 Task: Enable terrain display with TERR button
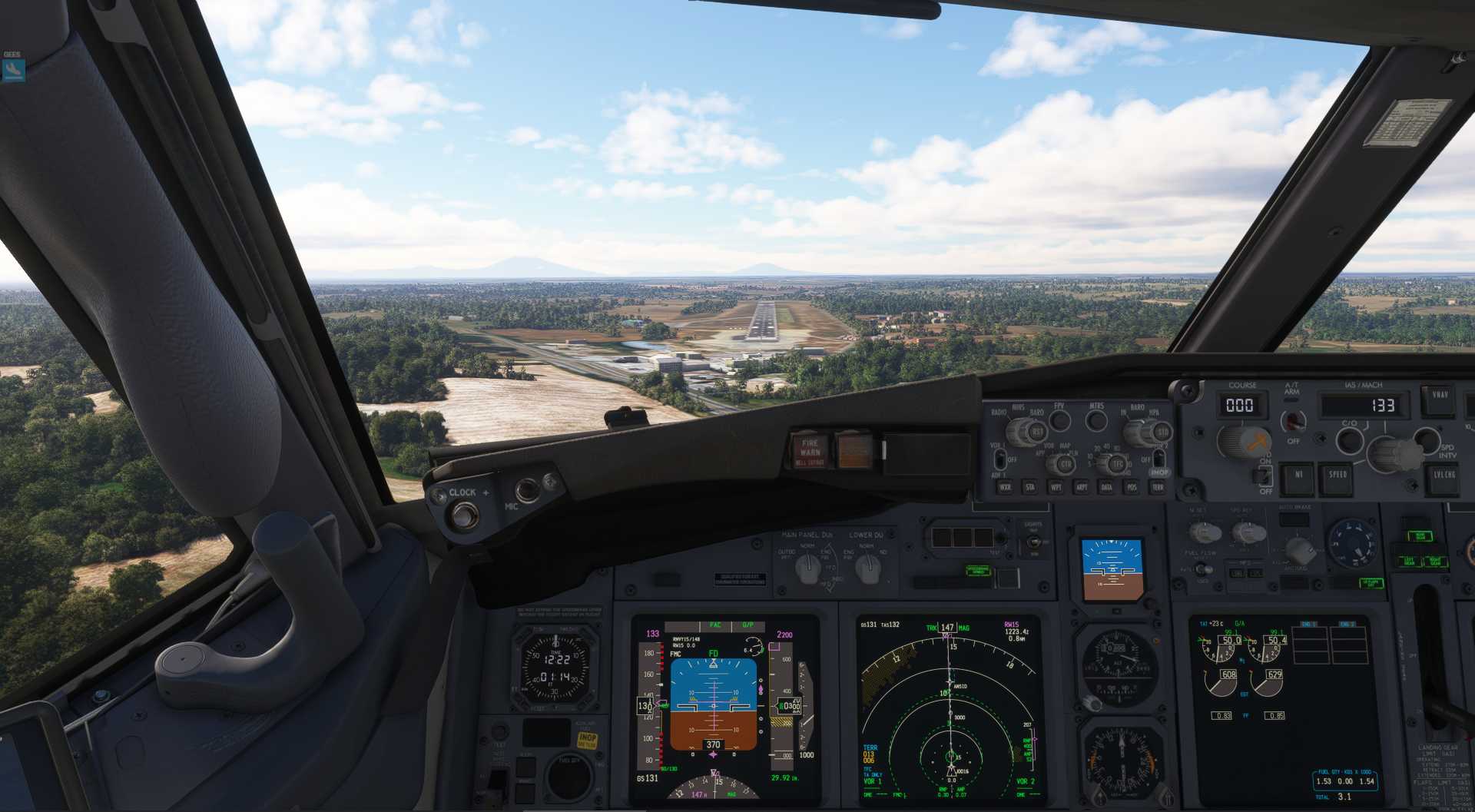[x=1157, y=487]
